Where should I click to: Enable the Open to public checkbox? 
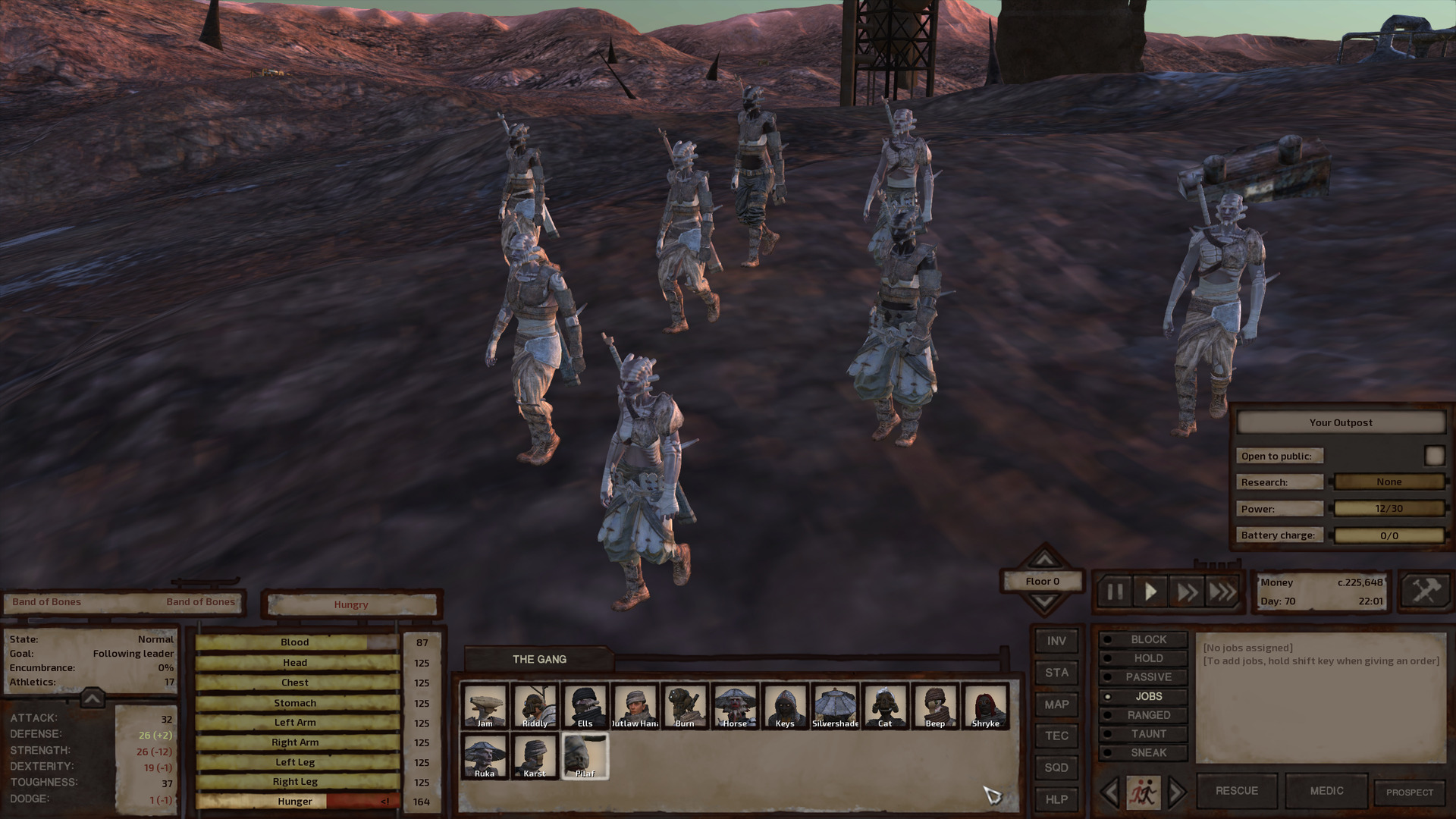[x=1435, y=455]
